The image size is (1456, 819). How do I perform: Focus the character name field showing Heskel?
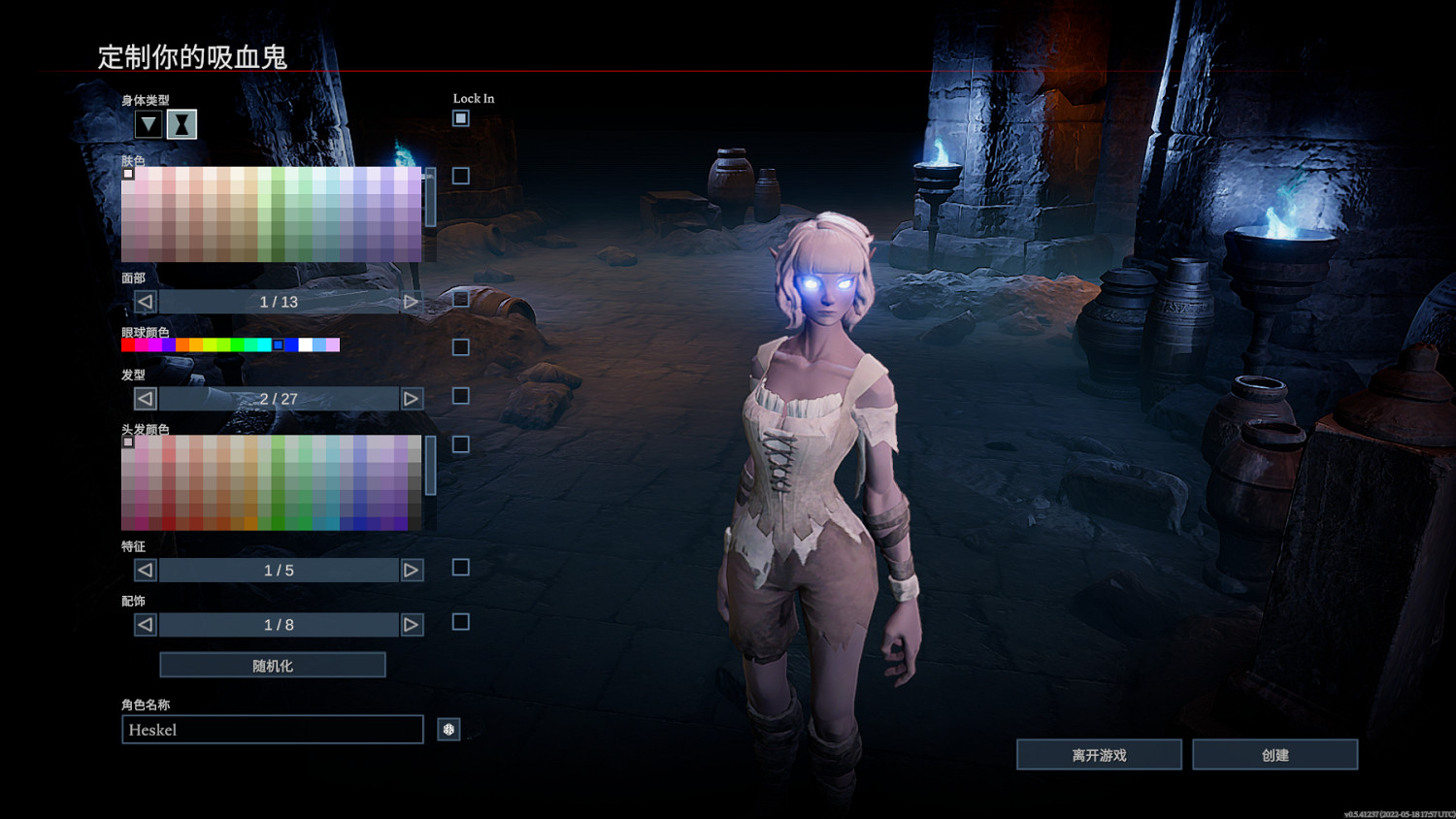(x=273, y=730)
